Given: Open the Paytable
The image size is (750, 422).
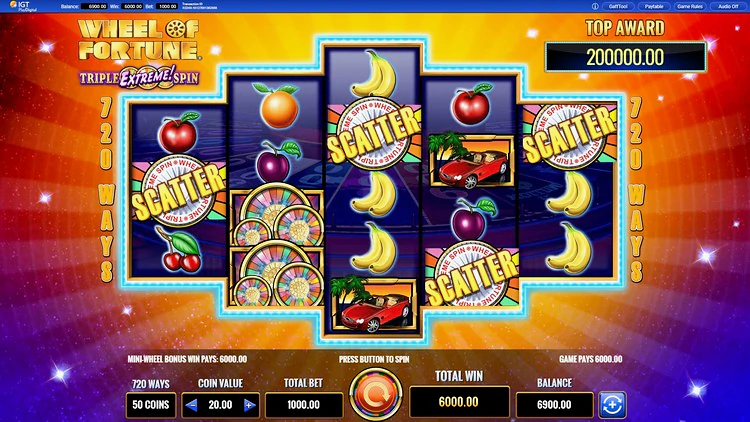Looking at the screenshot, I should (x=655, y=6).
